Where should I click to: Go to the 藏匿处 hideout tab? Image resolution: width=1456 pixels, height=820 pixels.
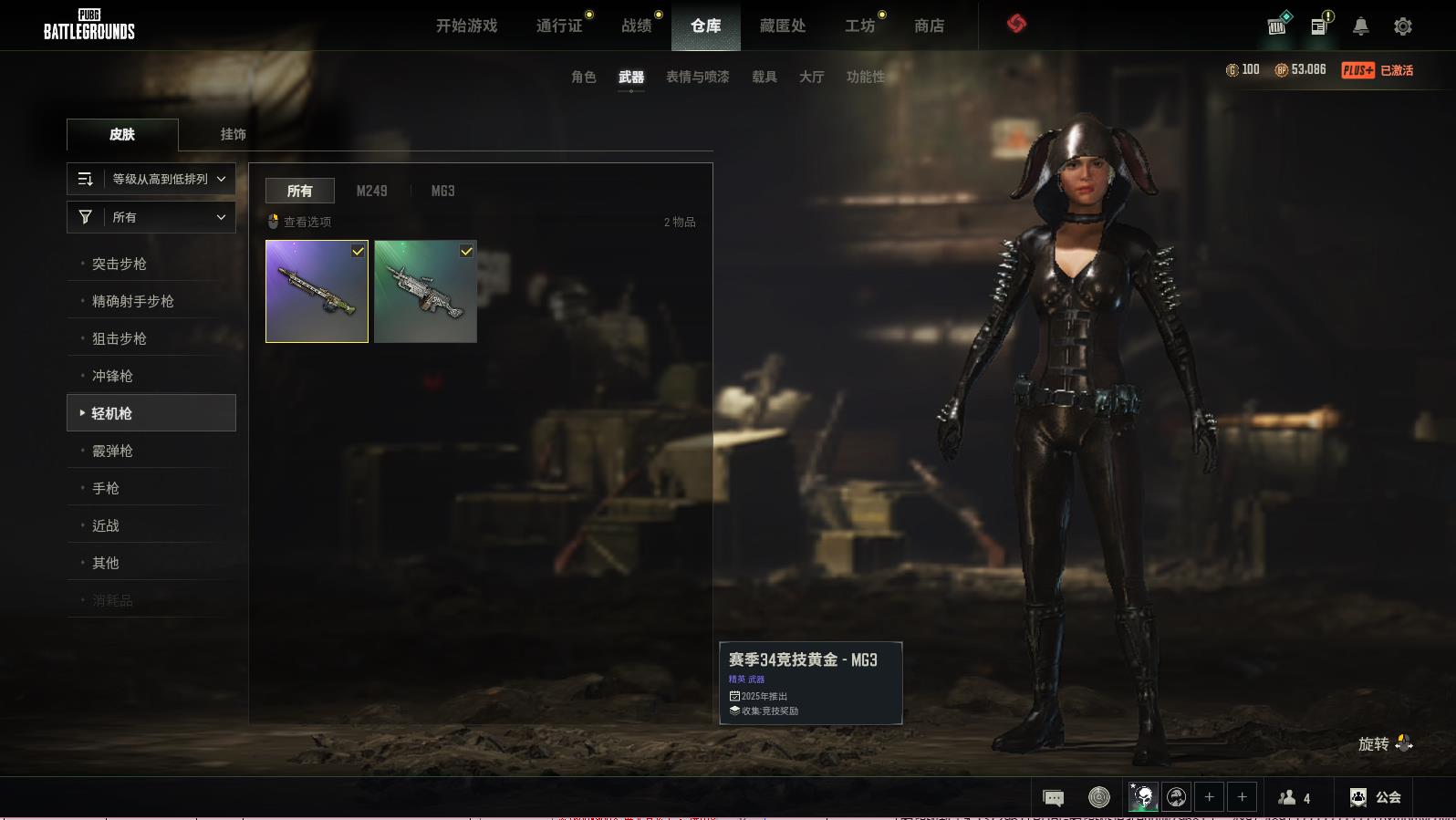pos(783,26)
